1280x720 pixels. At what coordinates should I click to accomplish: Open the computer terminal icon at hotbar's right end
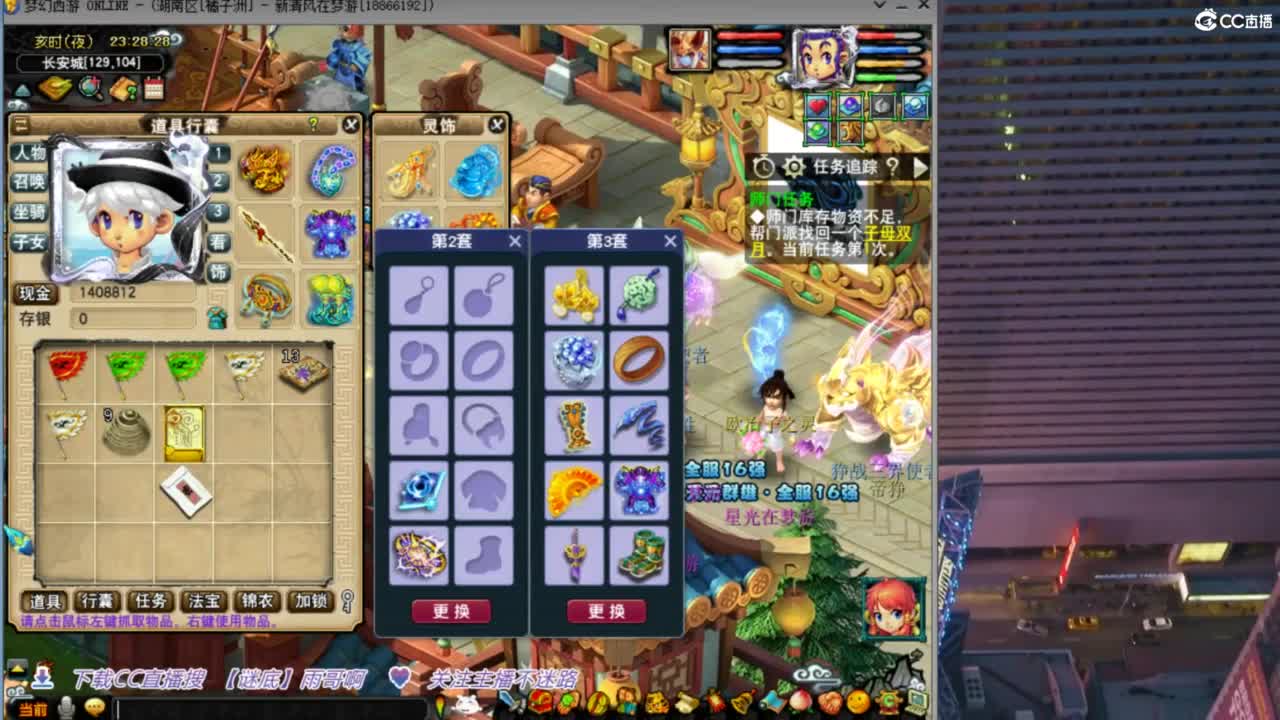tap(917, 701)
